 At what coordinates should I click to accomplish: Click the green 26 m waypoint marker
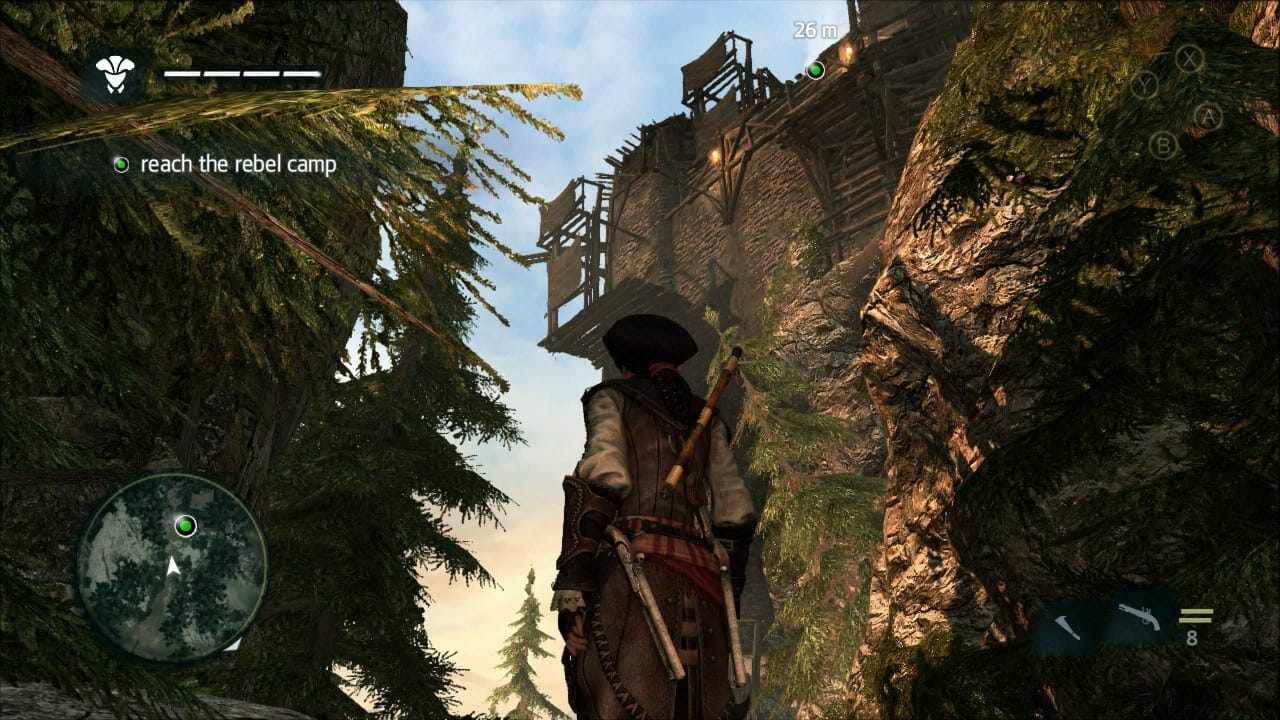tap(816, 69)
